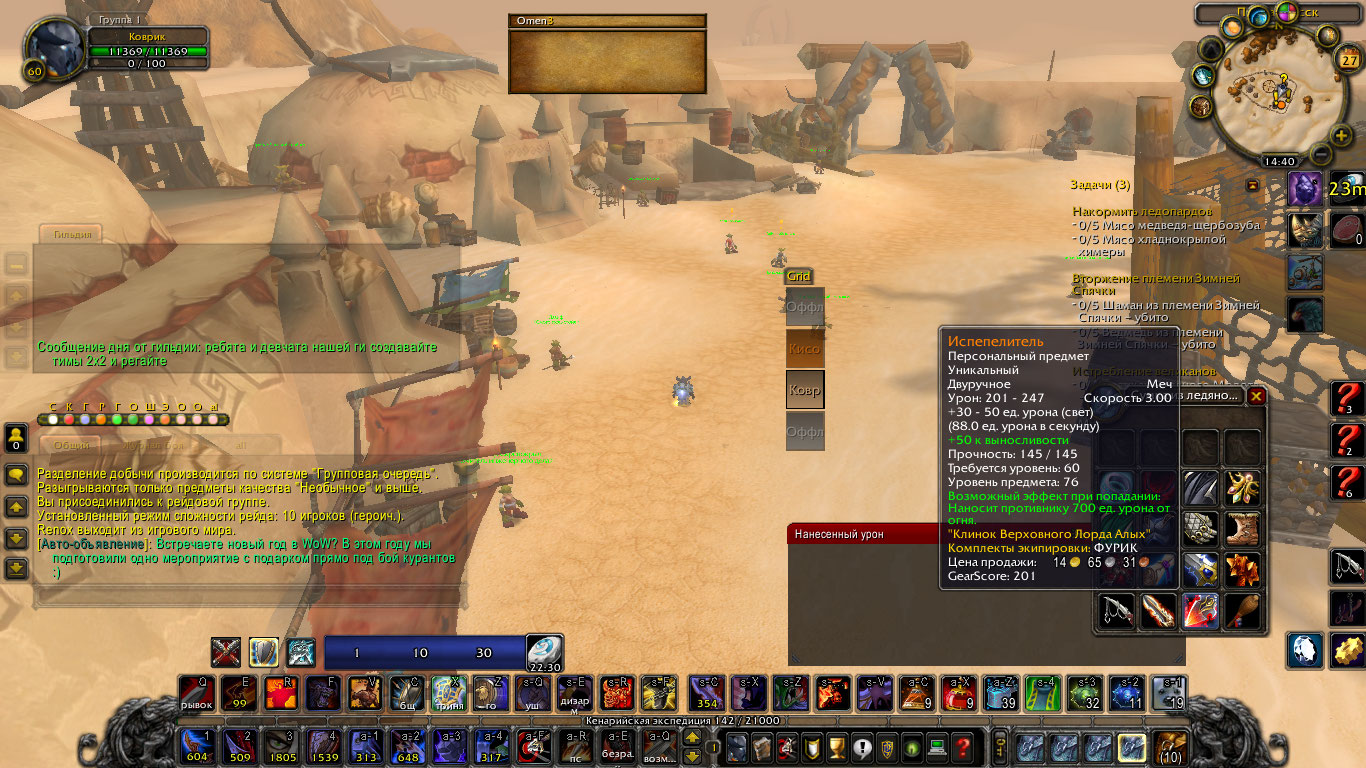Use the ability labeled 'рывок' on Q
Screen dimensions: 1366x768
197,692
